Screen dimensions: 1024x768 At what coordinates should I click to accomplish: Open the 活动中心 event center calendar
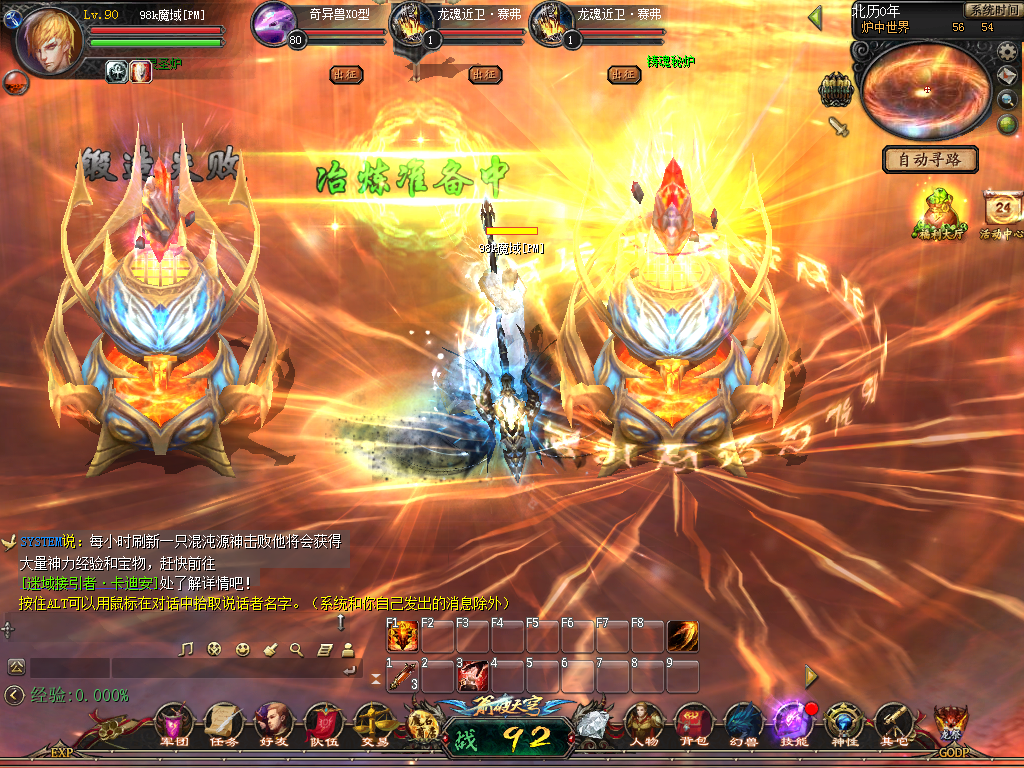1003,212
